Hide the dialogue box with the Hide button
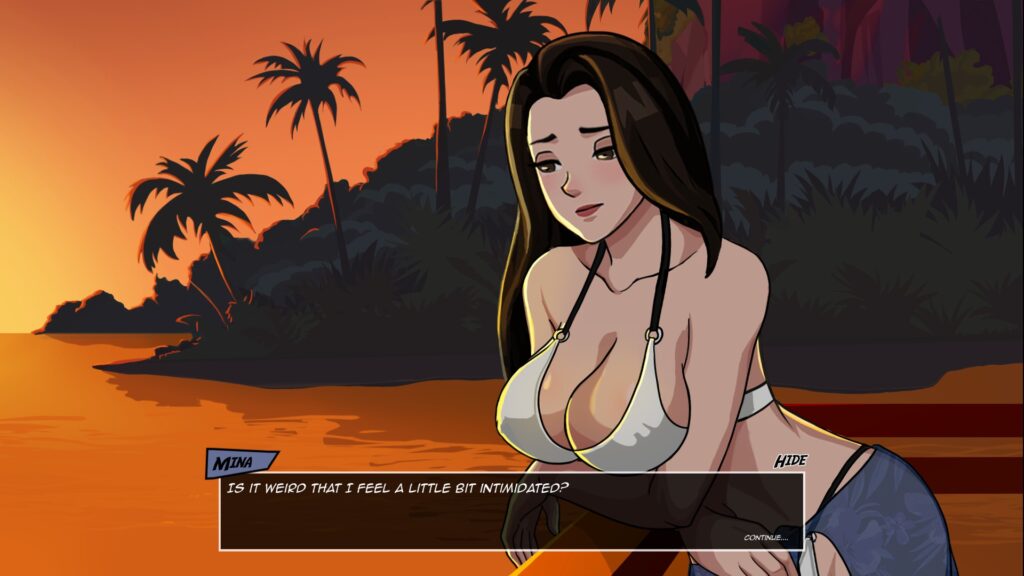Viewport: 1024px width, 576px height. (x=790, y=461)
